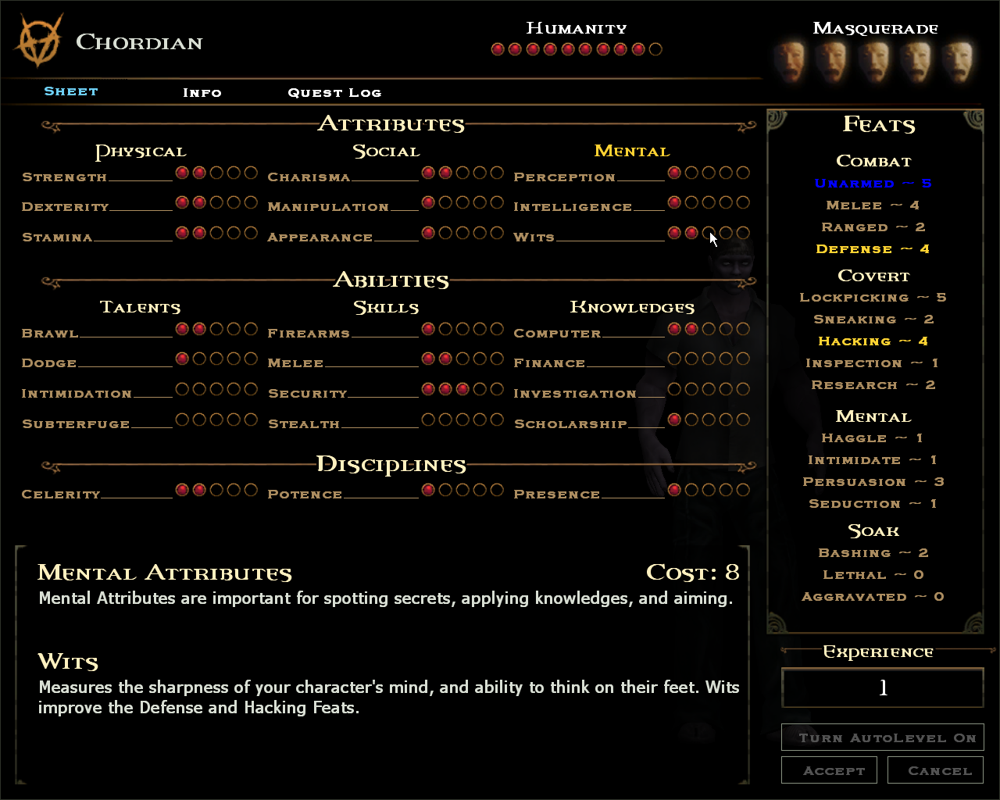Select the Sheet tab
This screenshot has width=1000, height=800.
(71, 91)
